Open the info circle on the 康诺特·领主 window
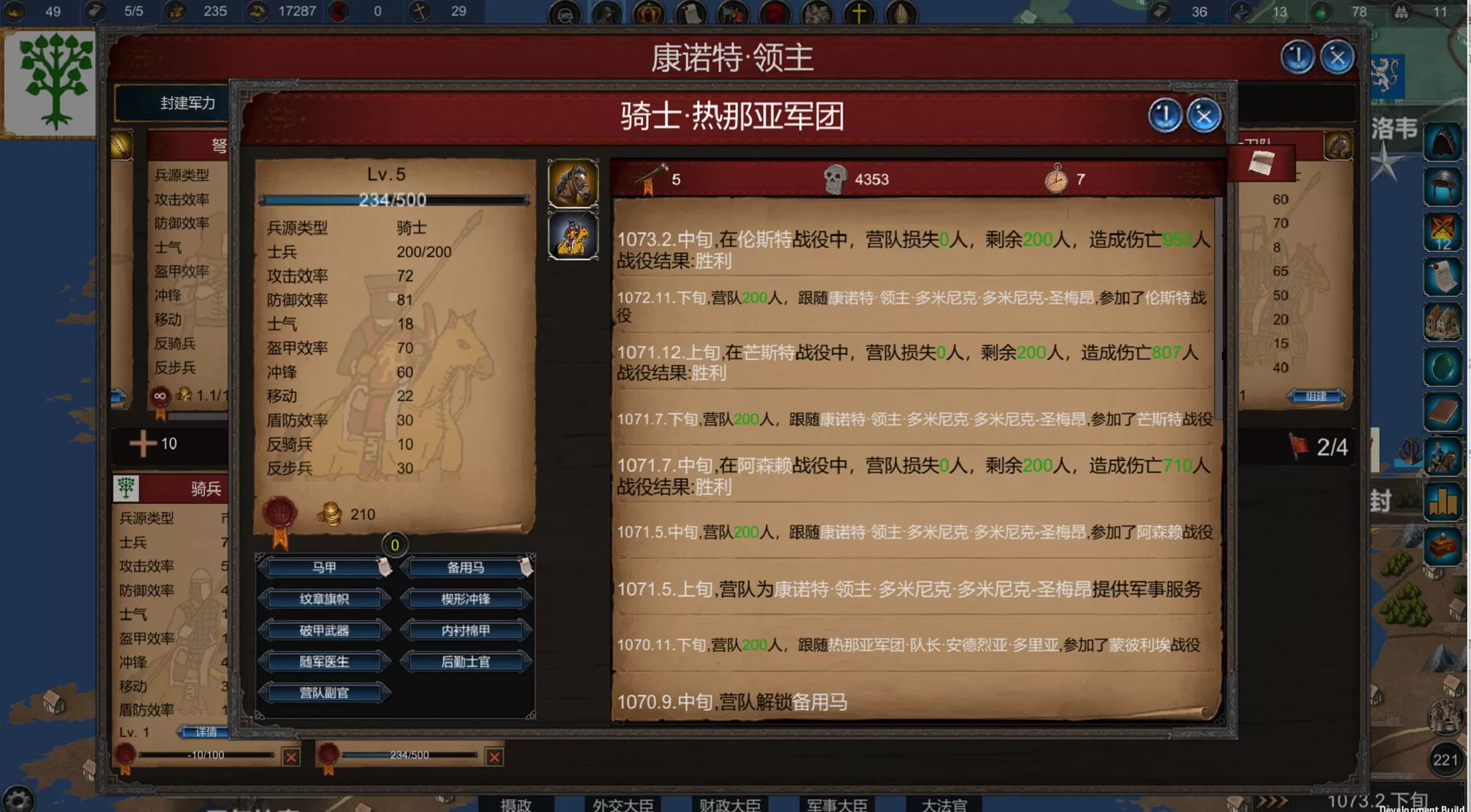The width and height of the screenshot is (1471, 812). 1298,56
